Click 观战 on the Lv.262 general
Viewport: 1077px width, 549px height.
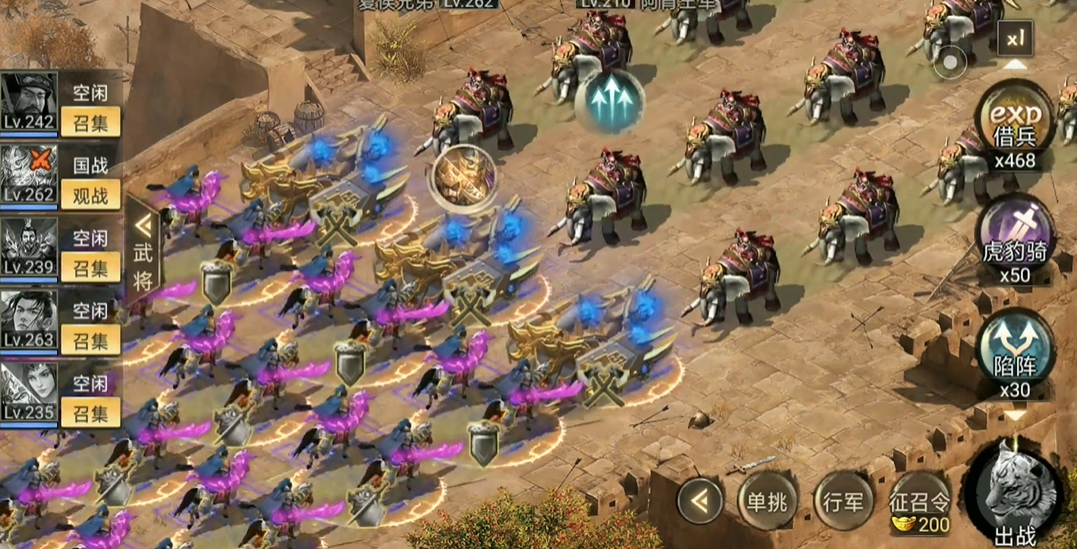point(90,194)
